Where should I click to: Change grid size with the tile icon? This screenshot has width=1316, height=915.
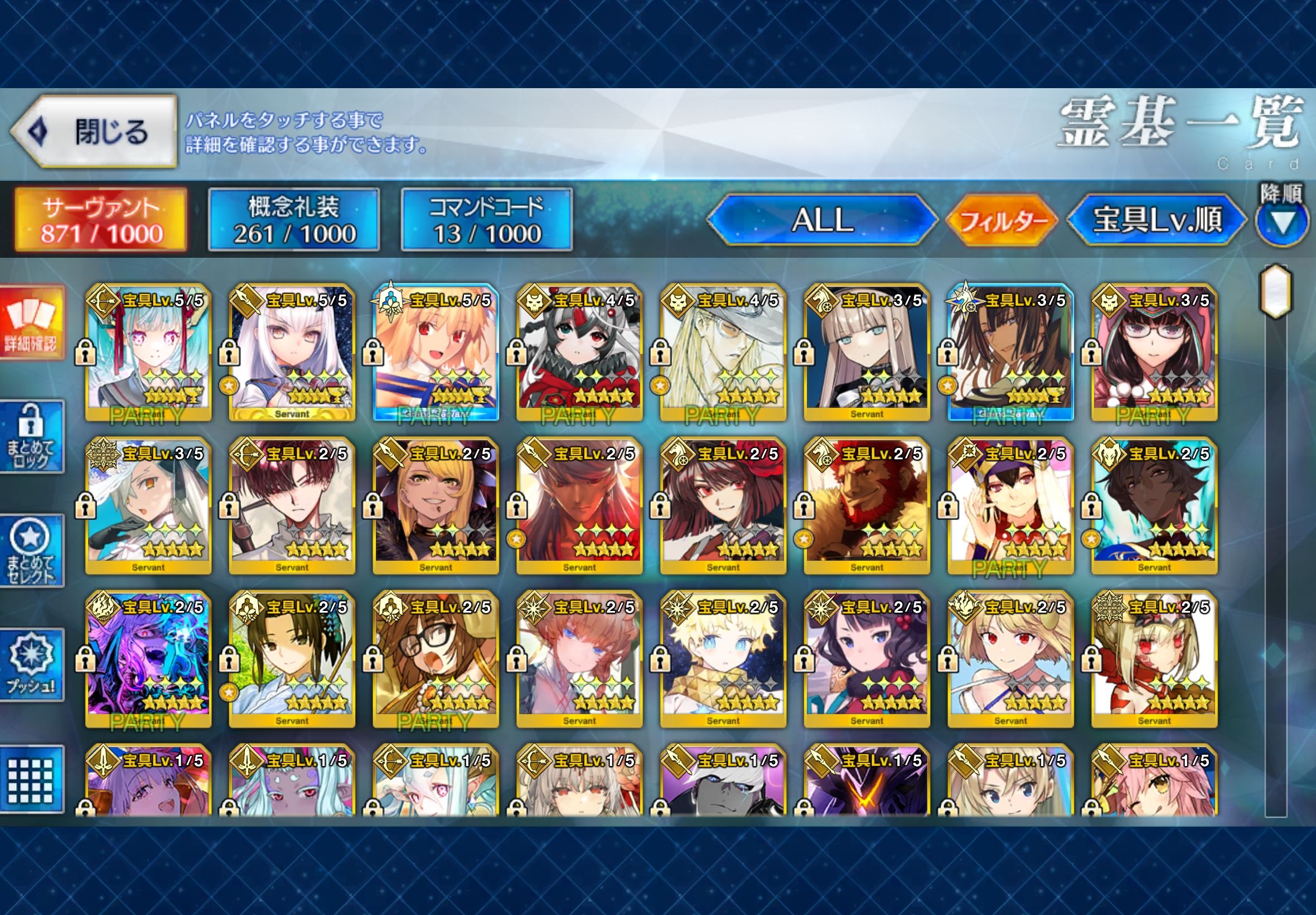(32, 779)
